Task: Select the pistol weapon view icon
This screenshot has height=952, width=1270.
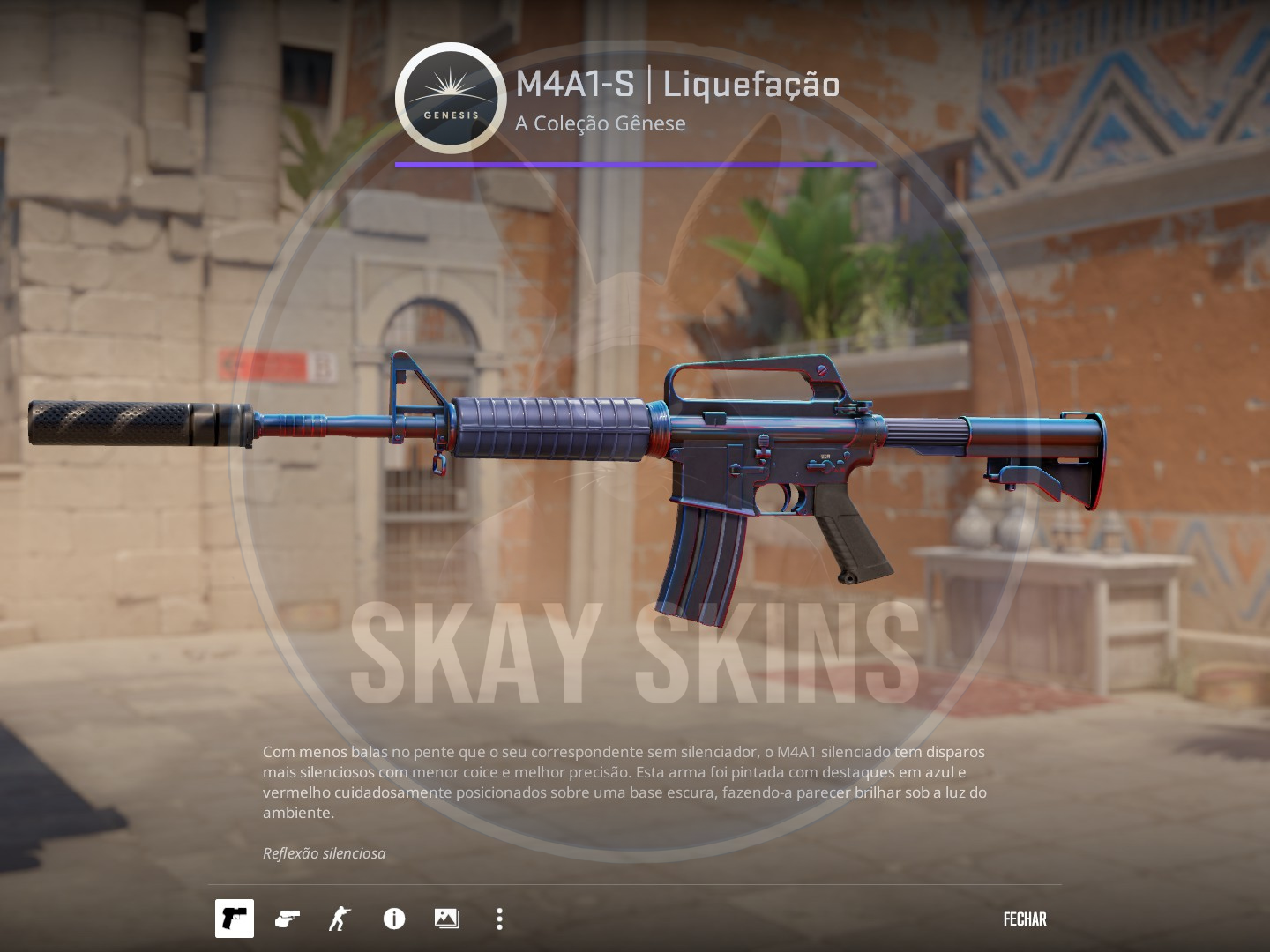Action: coord(234,919)
